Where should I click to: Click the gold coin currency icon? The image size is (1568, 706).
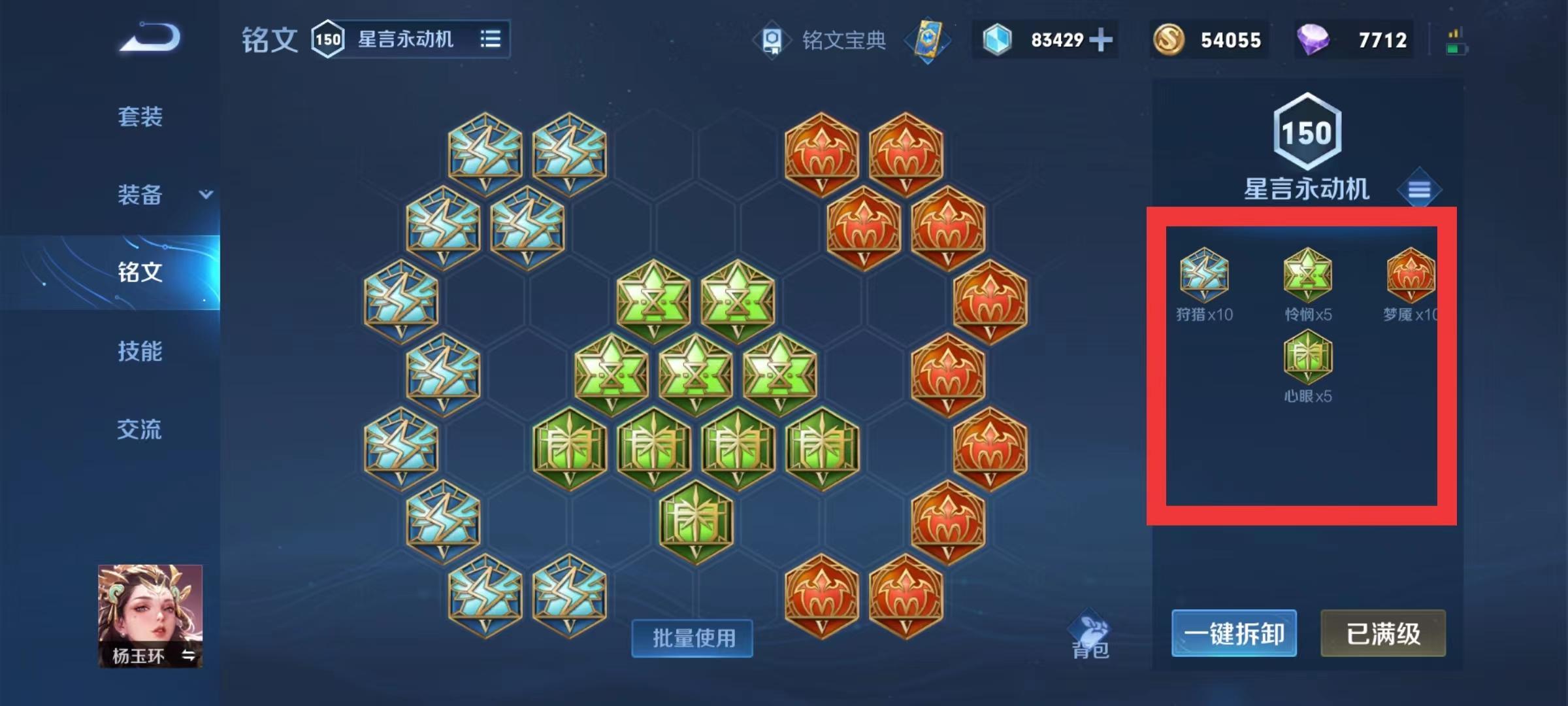click(1169, 39)
